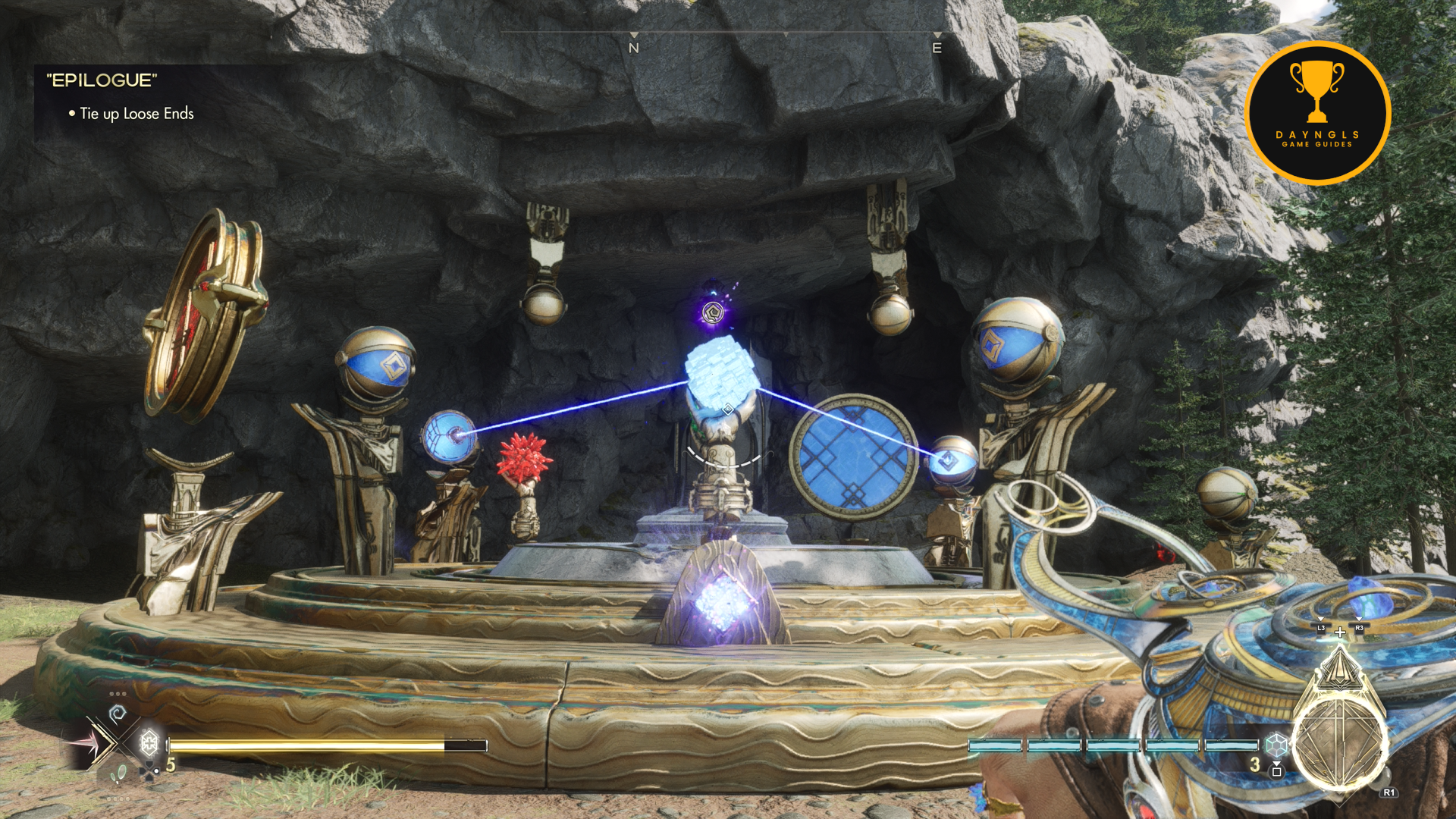Use the health crystal heal icon
This screenshot has height=819, width=1456.
pyautogui.click(x=149, y=742)
